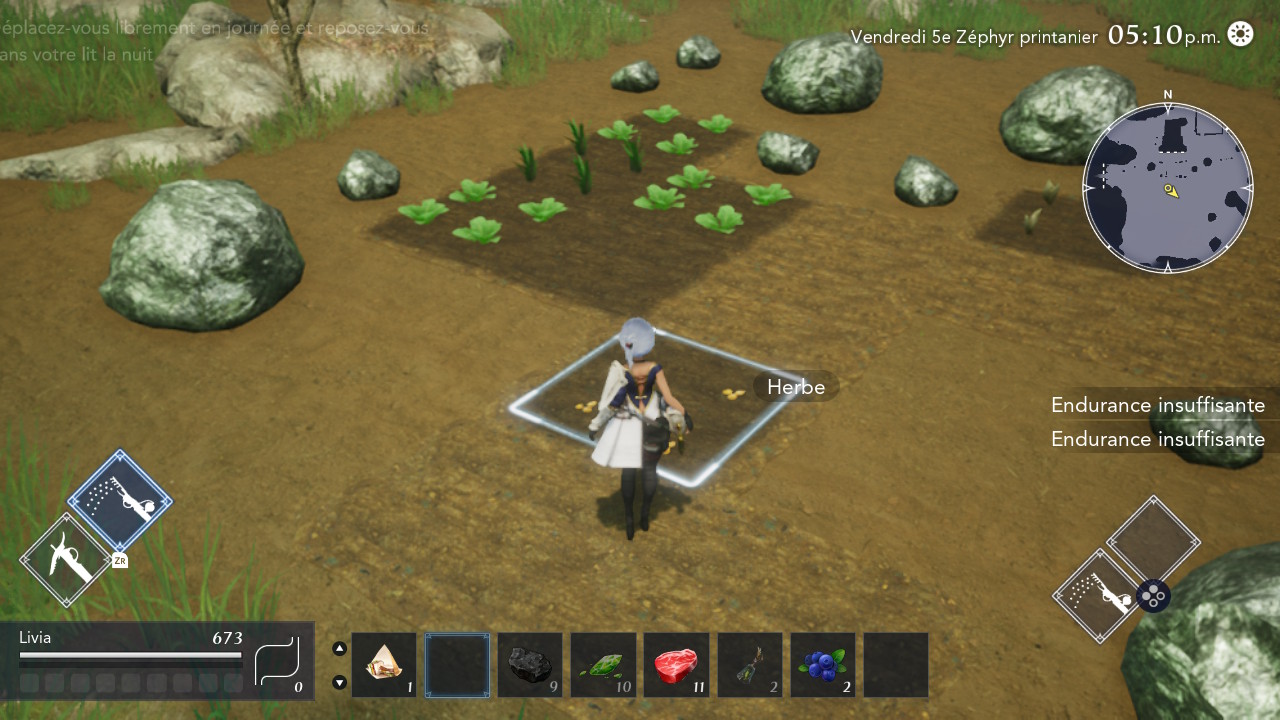Select the blue-highlighted watering can tool

(120, 501)
